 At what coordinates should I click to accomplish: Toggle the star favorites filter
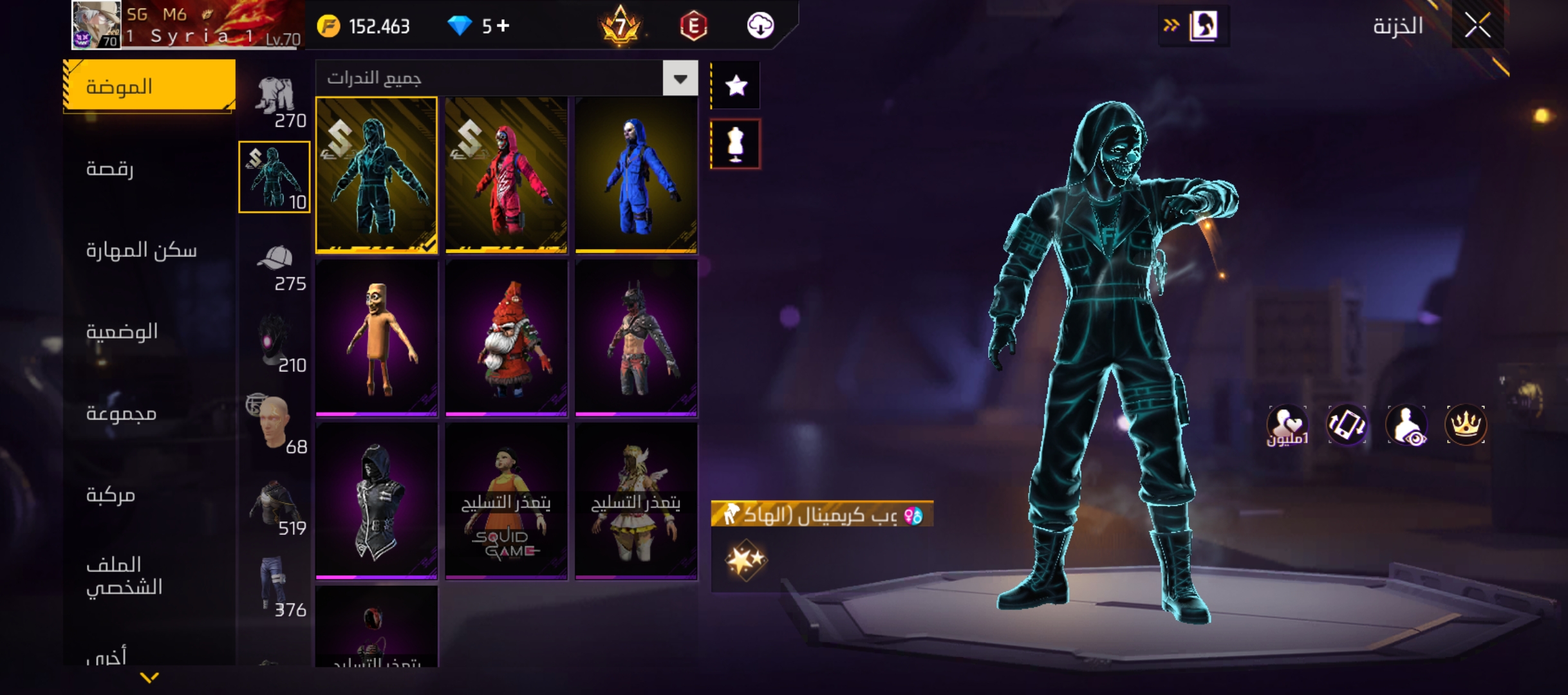click(736, 86)
